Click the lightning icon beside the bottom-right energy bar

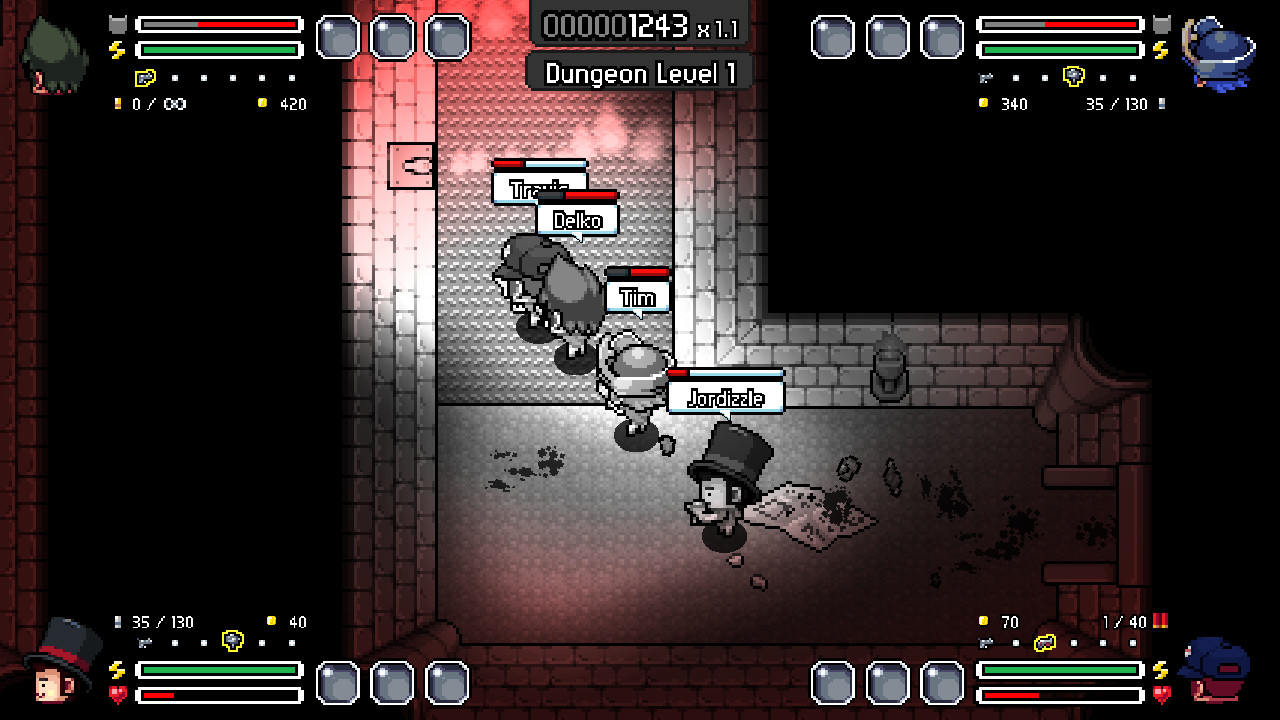(1159, 669)
